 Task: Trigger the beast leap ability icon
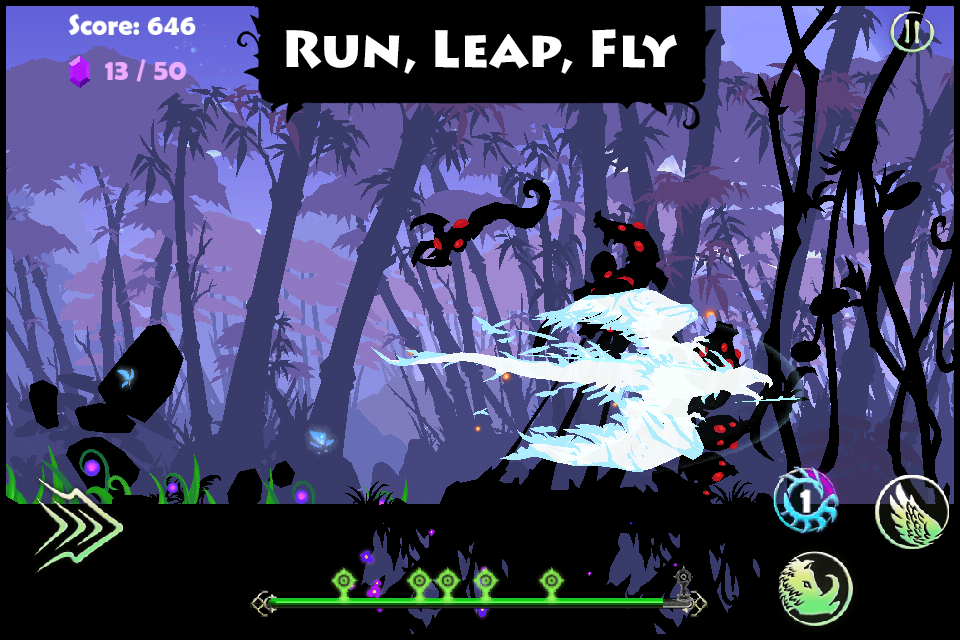click(815, 587)
